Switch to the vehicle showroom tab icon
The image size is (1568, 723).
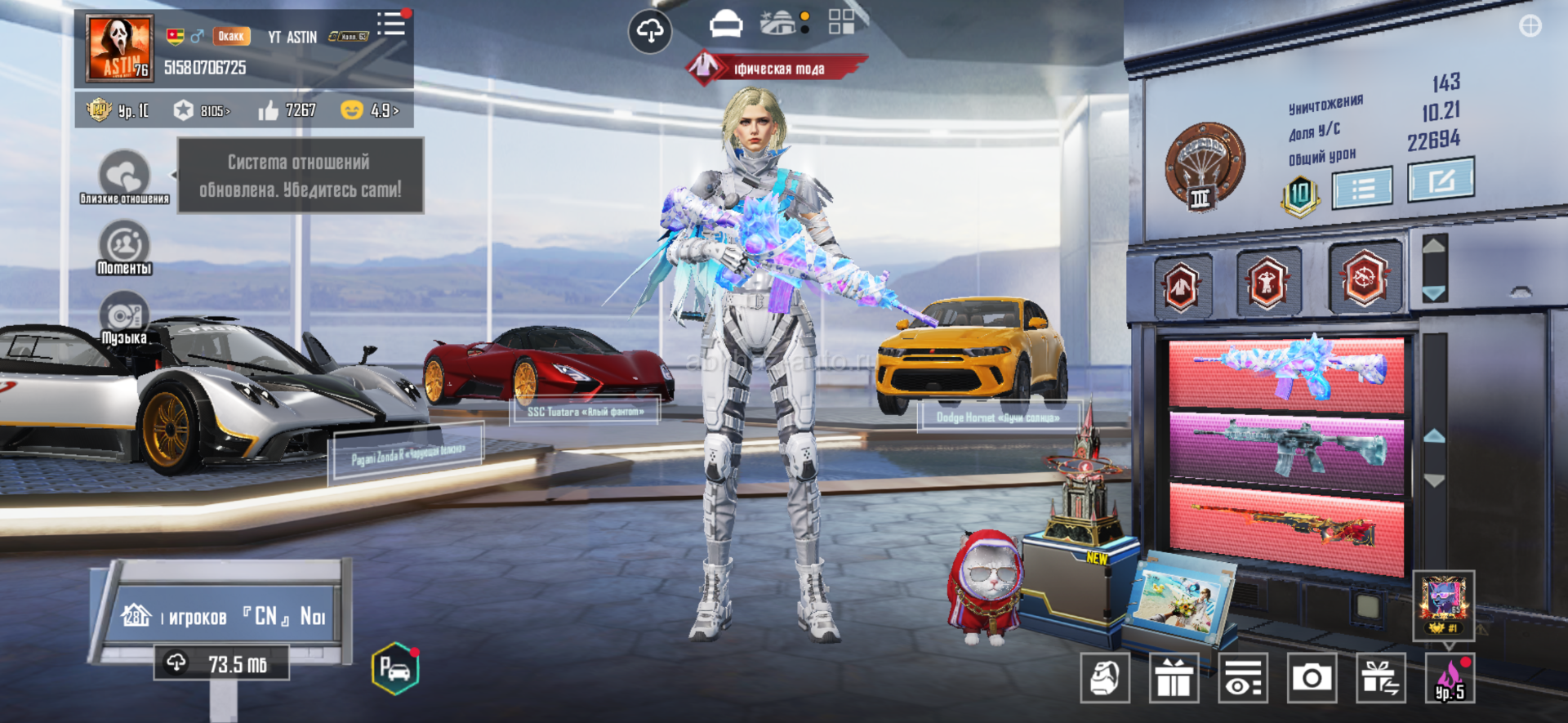click(x=725, y=25)
